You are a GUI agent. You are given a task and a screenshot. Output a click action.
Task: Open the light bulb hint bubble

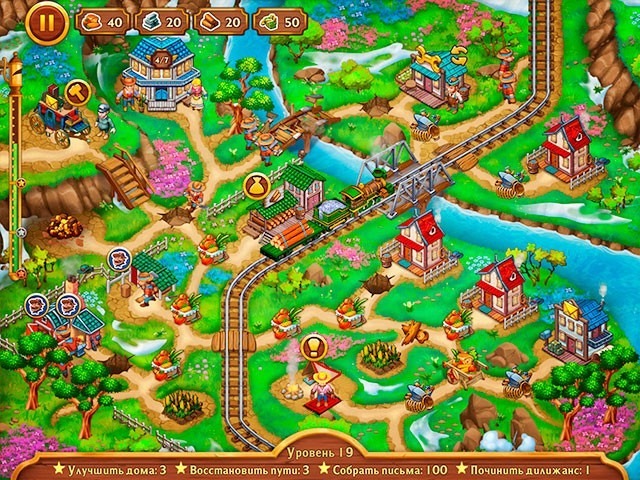[x=313, y=348]
